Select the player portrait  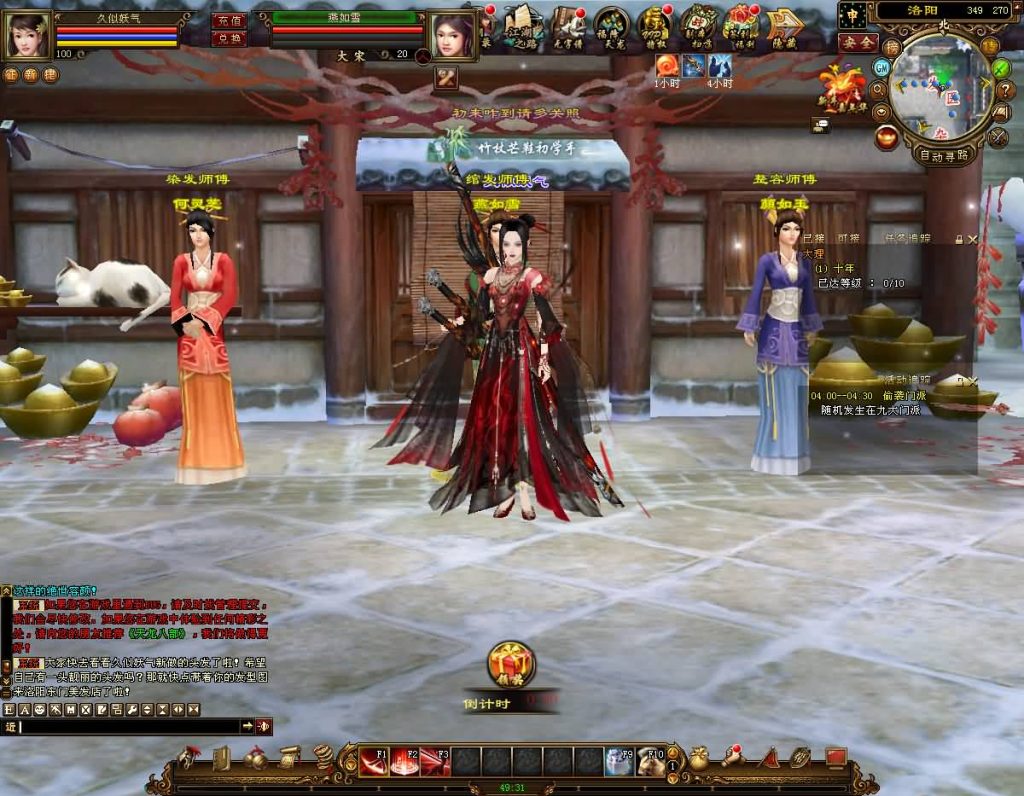(x=27, y=33)
